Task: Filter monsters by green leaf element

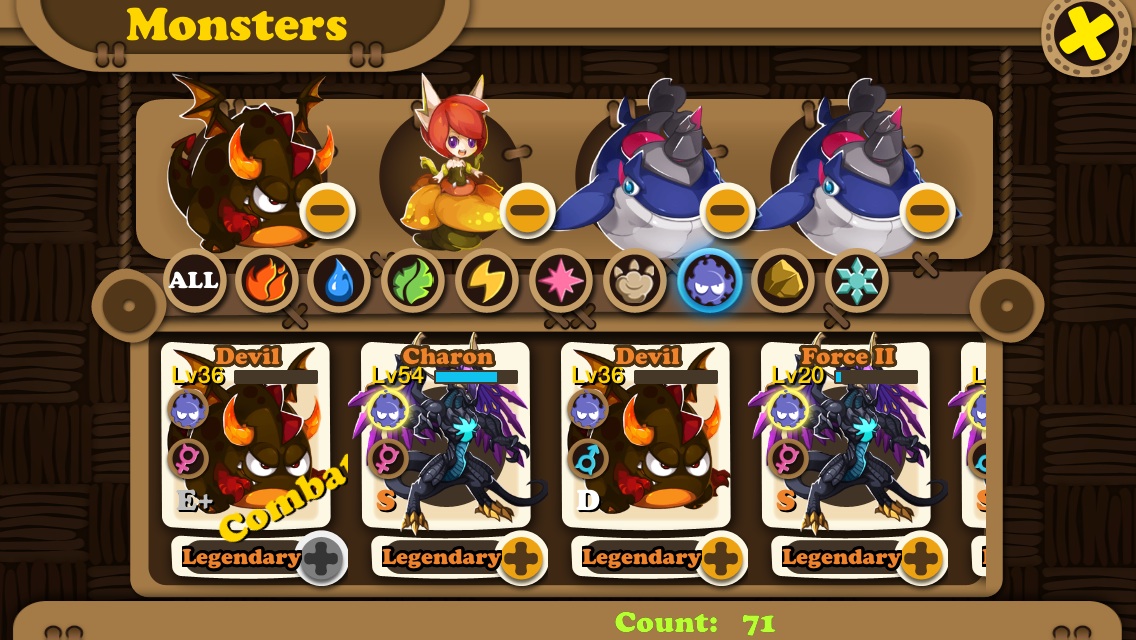Action: coord(413,280)
